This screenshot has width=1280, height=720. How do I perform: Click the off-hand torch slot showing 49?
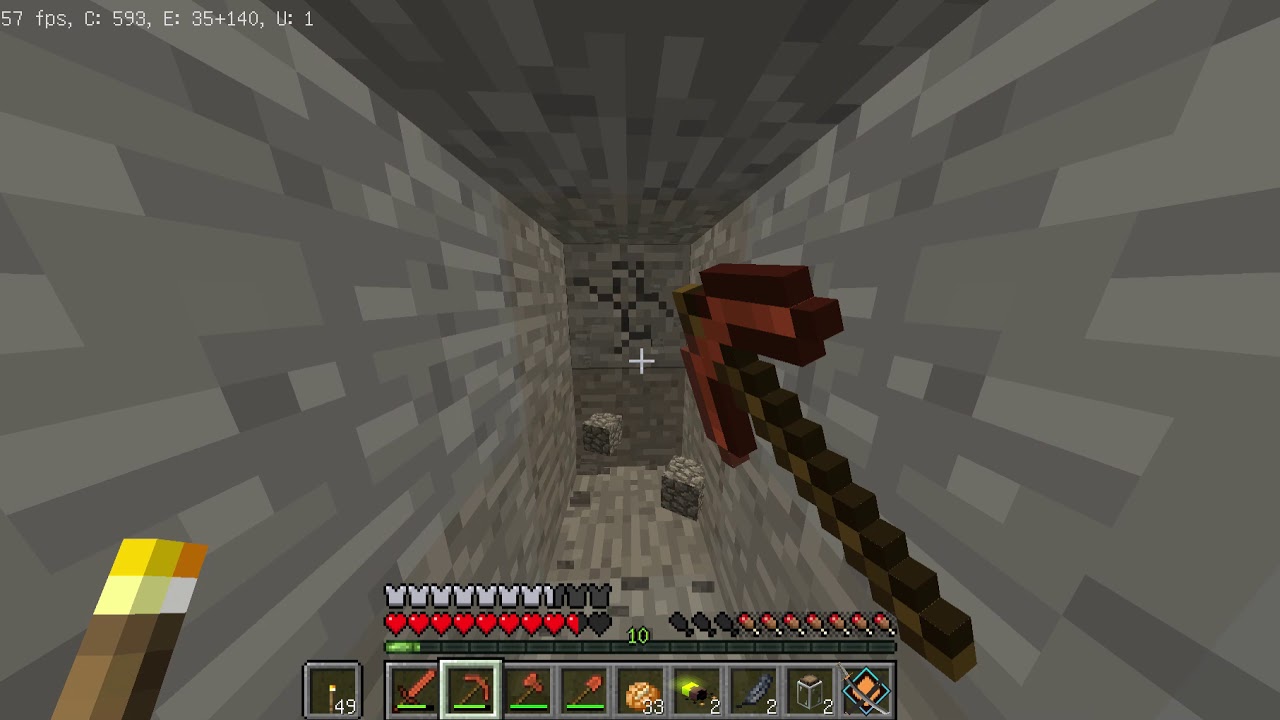tap(330, 690)
